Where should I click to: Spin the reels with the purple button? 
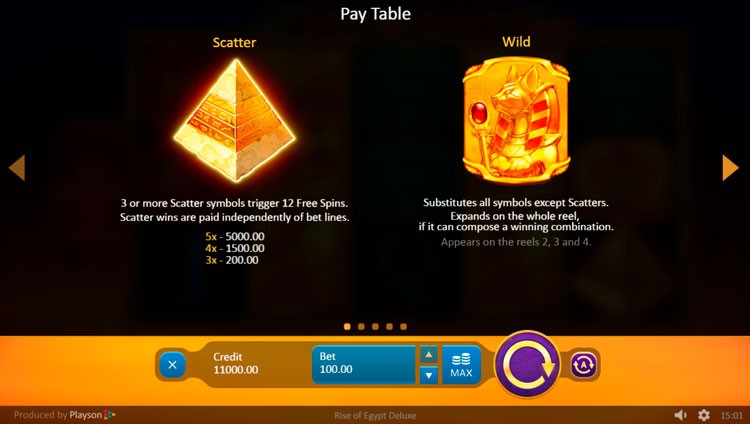point(527,365)
